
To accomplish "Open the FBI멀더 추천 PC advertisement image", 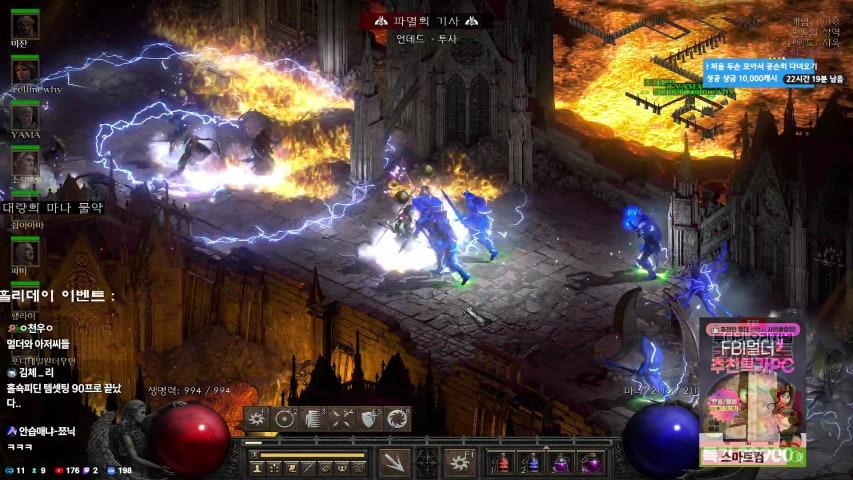I will click(751, 390).
